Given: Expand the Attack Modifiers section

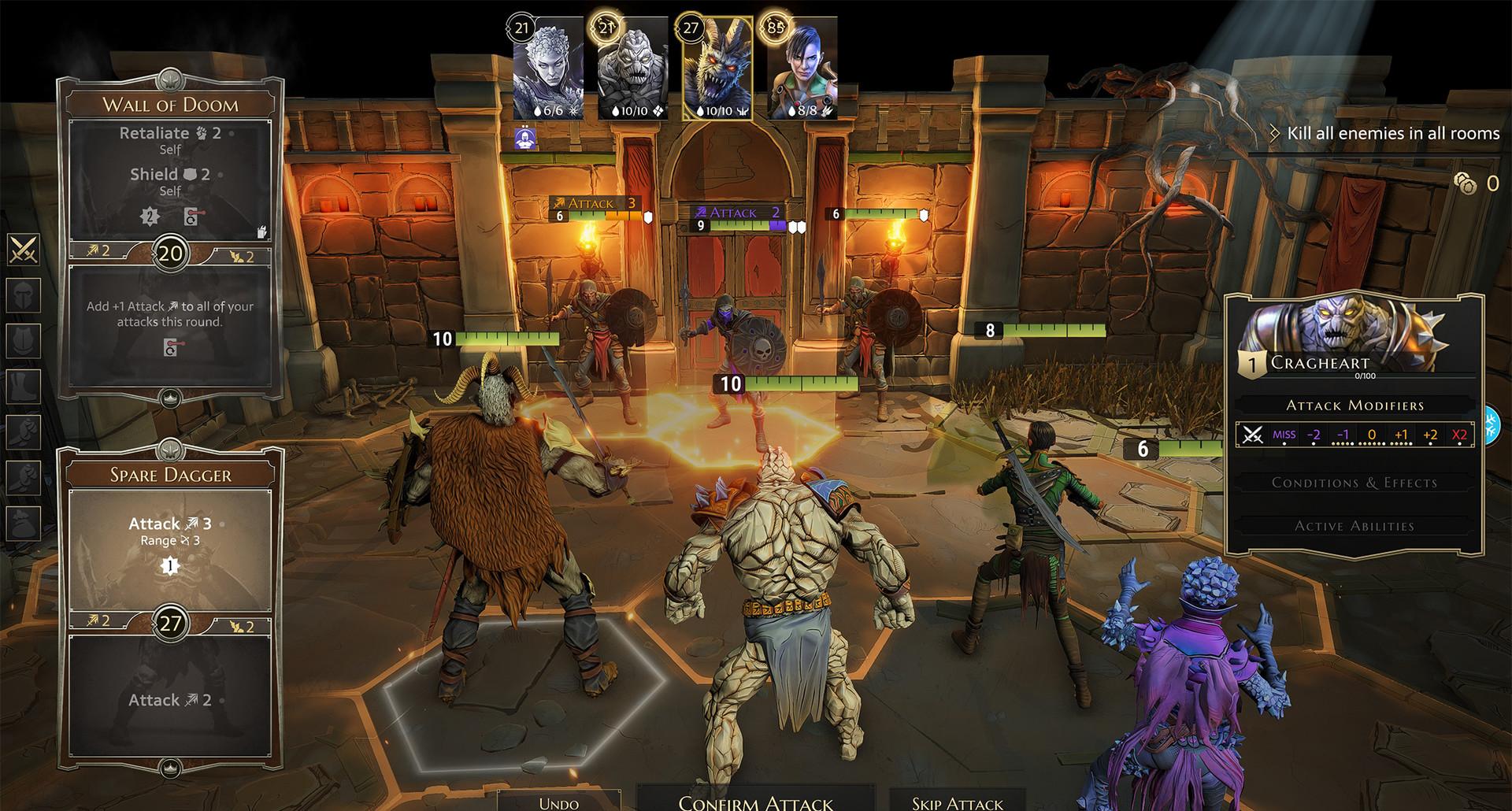Looking at the screenshot, I should tap(1354, 405).
